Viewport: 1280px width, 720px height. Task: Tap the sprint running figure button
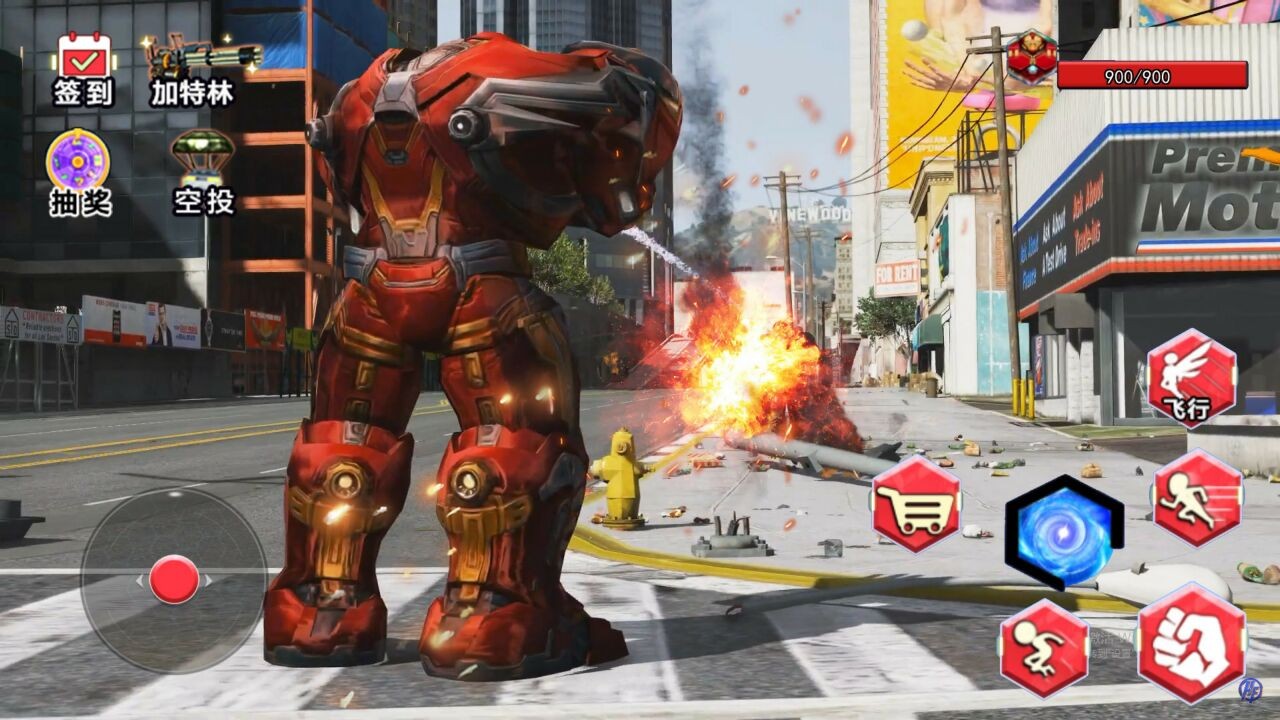pos(1197,498)
